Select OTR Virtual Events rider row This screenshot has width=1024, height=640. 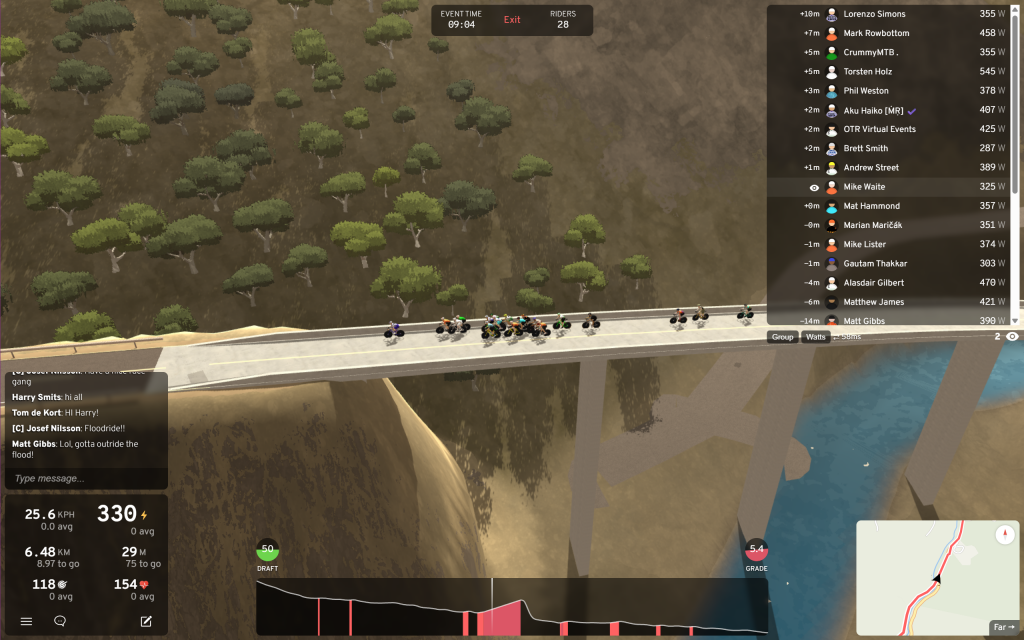point(879,129)
